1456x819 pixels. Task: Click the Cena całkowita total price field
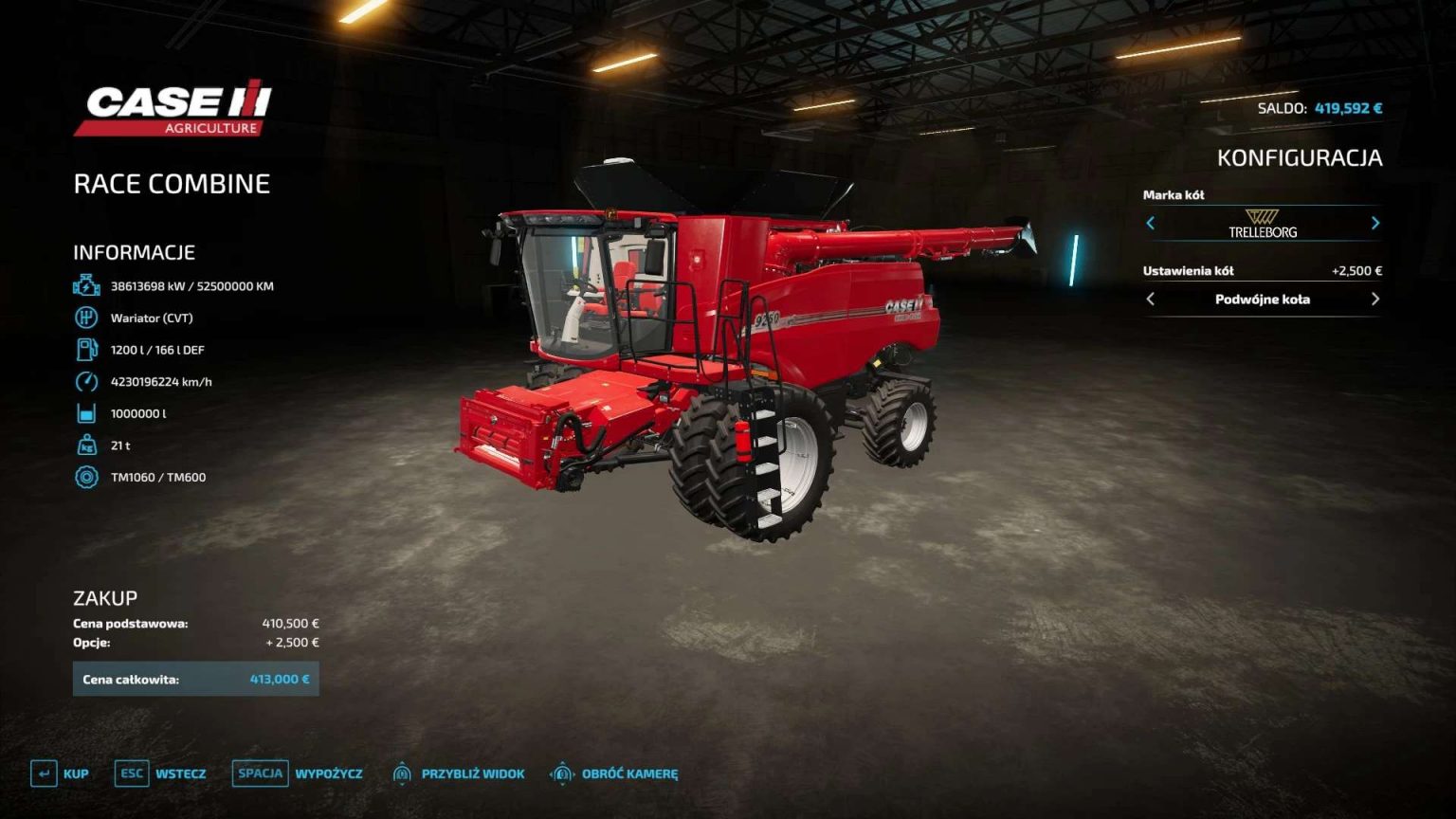(x=195, y=679)
